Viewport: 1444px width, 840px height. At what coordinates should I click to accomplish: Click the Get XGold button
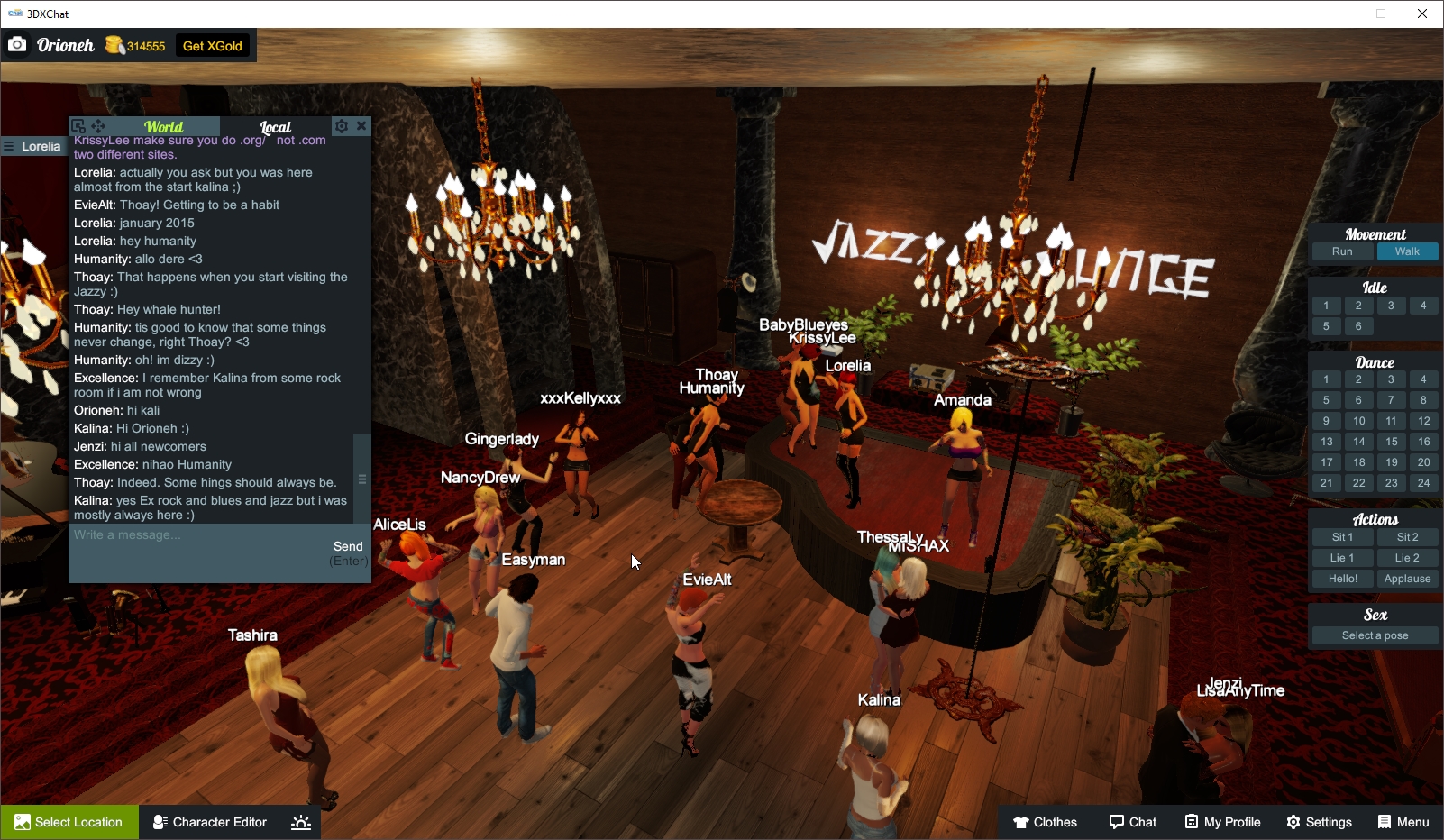[x=213, y=45]
